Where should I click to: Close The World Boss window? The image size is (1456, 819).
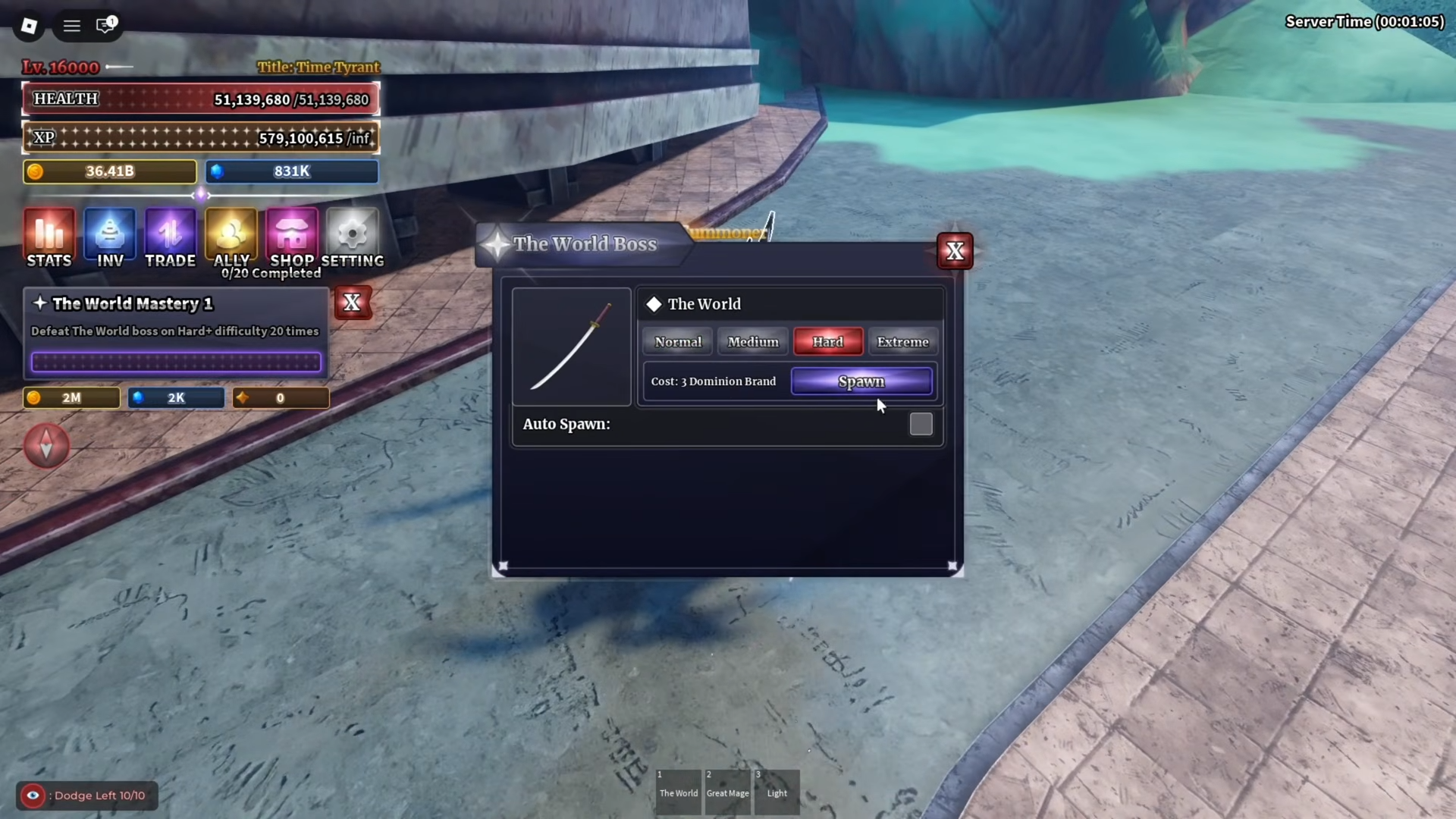point(955,251)
